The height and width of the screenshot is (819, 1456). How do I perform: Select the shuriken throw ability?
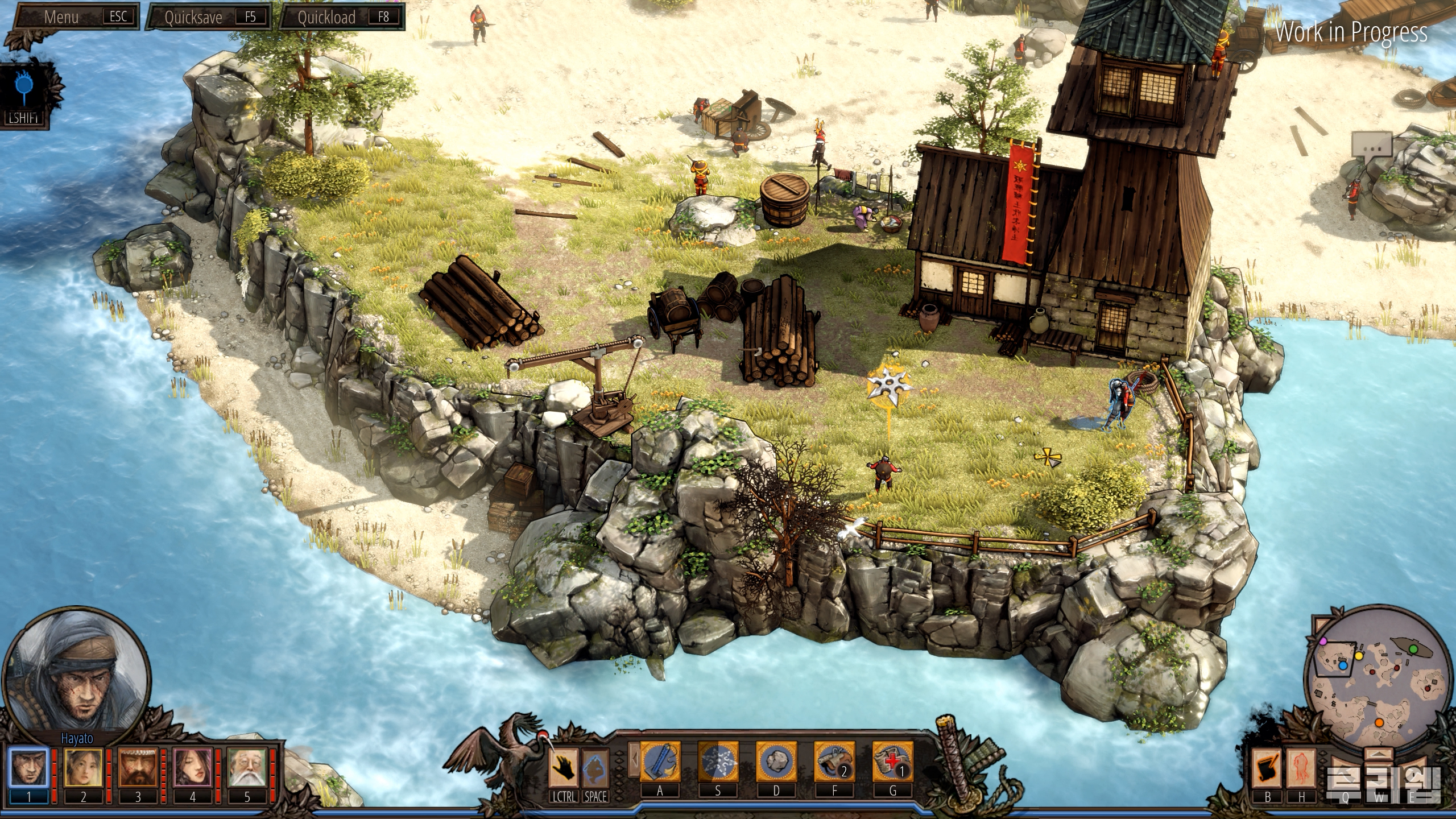[x=718, y=762]
